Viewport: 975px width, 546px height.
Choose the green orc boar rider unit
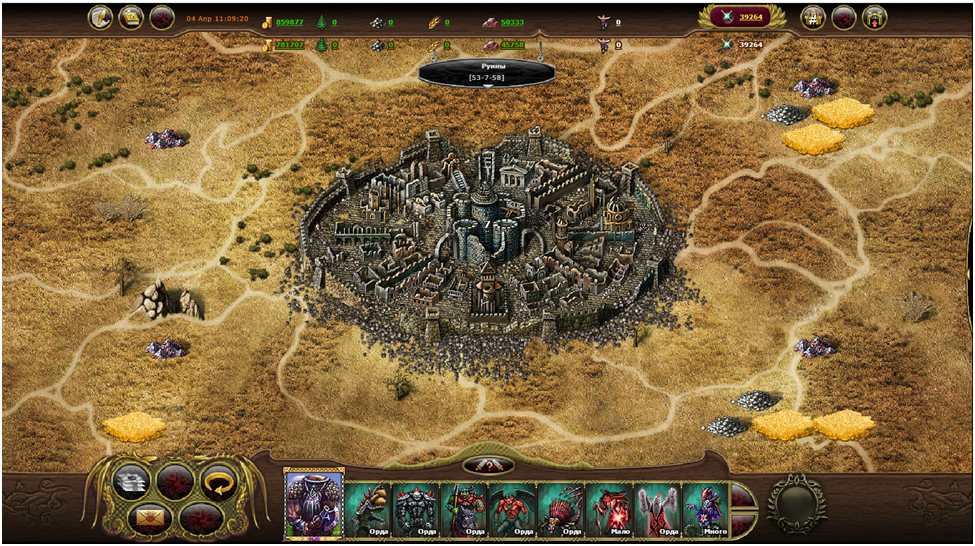[465, 509]
